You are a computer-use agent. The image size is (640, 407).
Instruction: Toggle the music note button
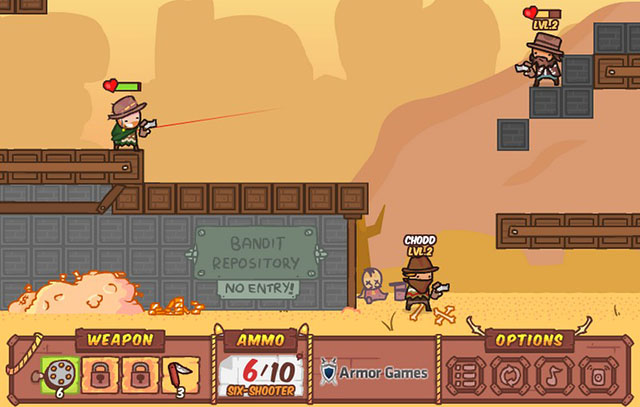[553, 376]
